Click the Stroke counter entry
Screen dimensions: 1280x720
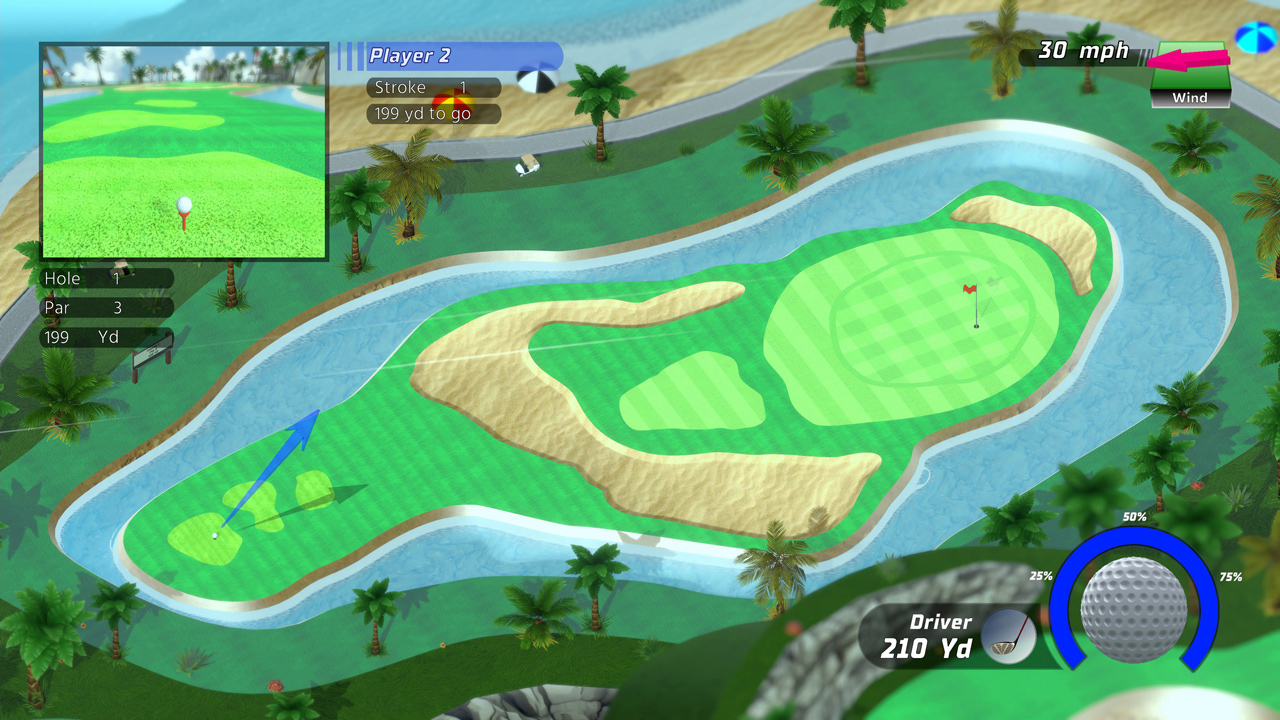432,87
